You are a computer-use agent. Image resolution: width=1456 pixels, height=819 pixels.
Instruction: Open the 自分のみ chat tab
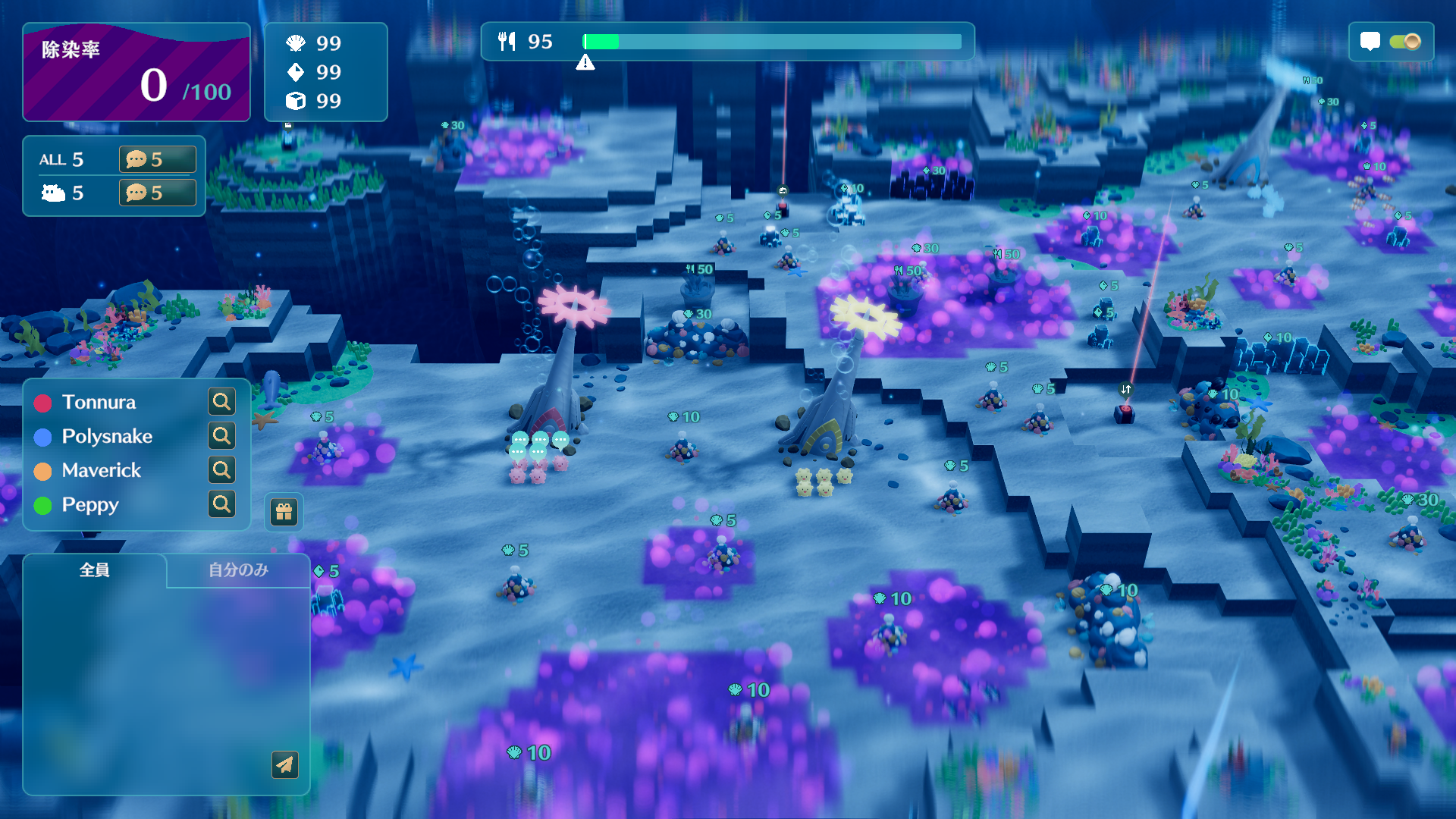(237, 571)
